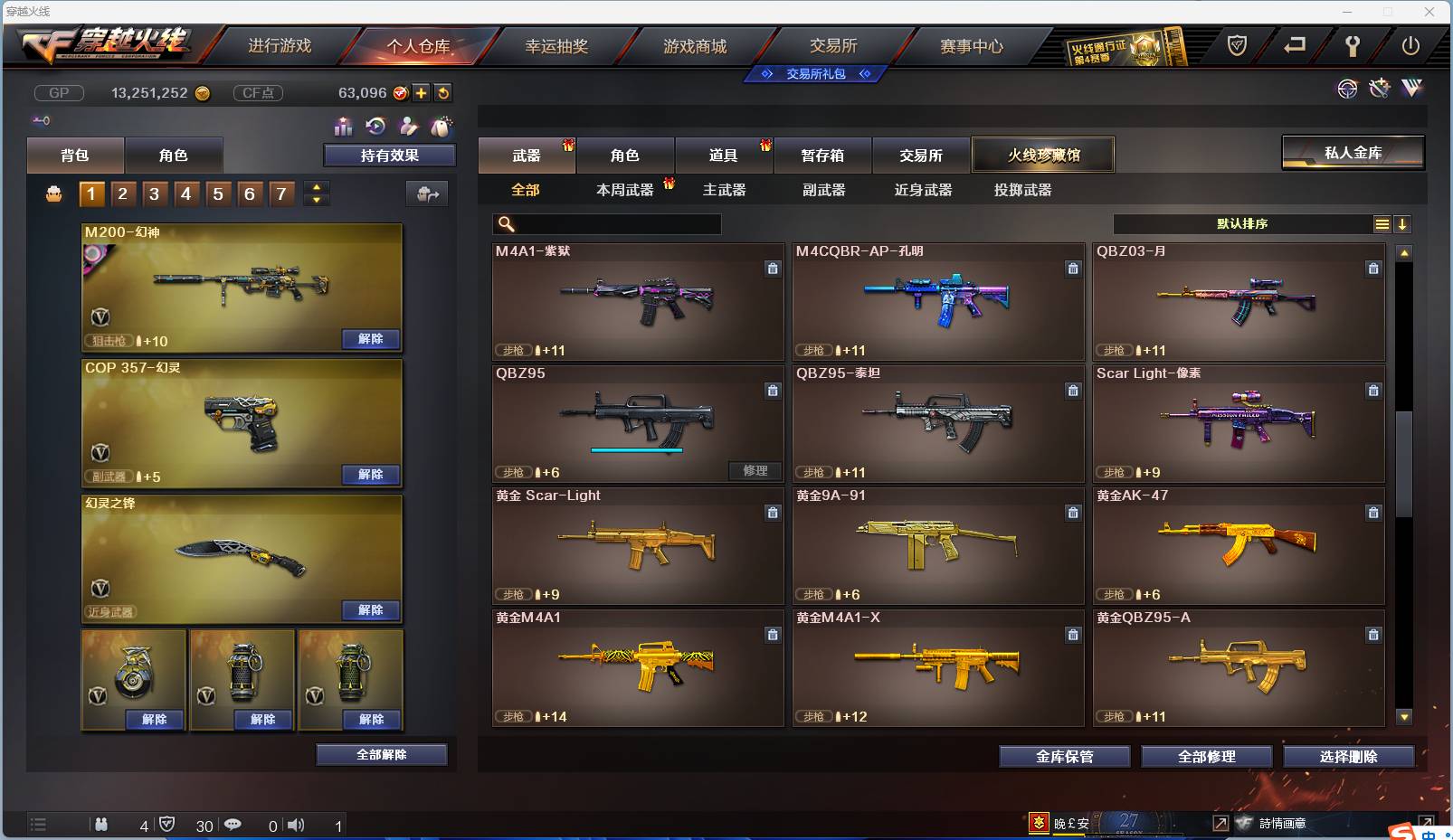Click the friends icon in the bottom status bar

pos(101,825)
